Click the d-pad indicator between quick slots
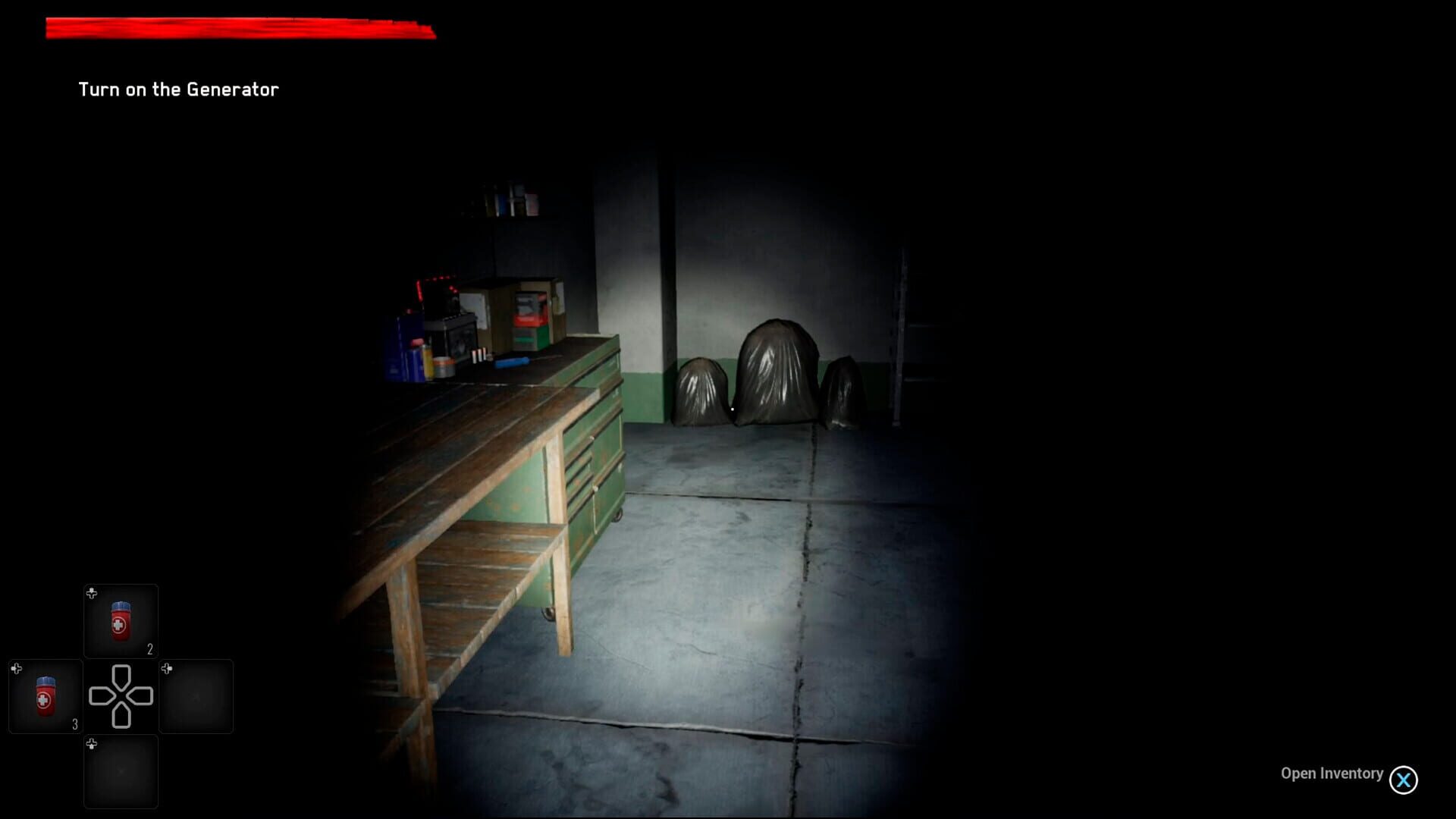The width and height of the screenshot is (1456, 819). point(121,696)
